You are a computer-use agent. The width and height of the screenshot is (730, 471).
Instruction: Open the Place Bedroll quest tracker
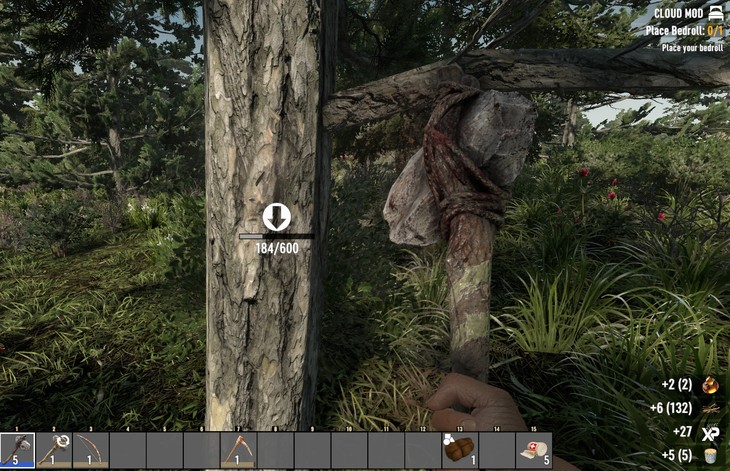684,31
